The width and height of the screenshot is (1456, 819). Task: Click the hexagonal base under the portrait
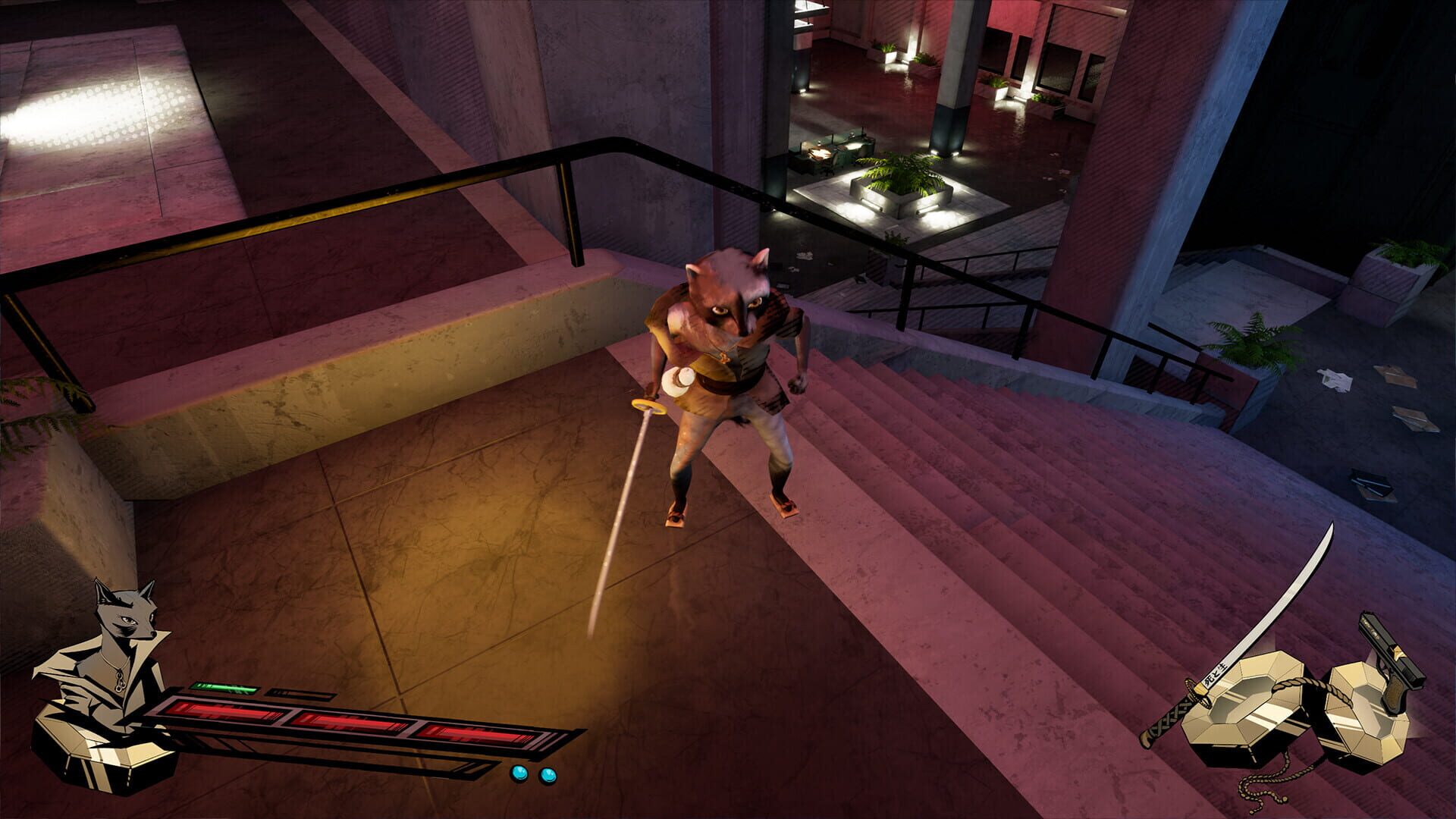coord(95,752)
